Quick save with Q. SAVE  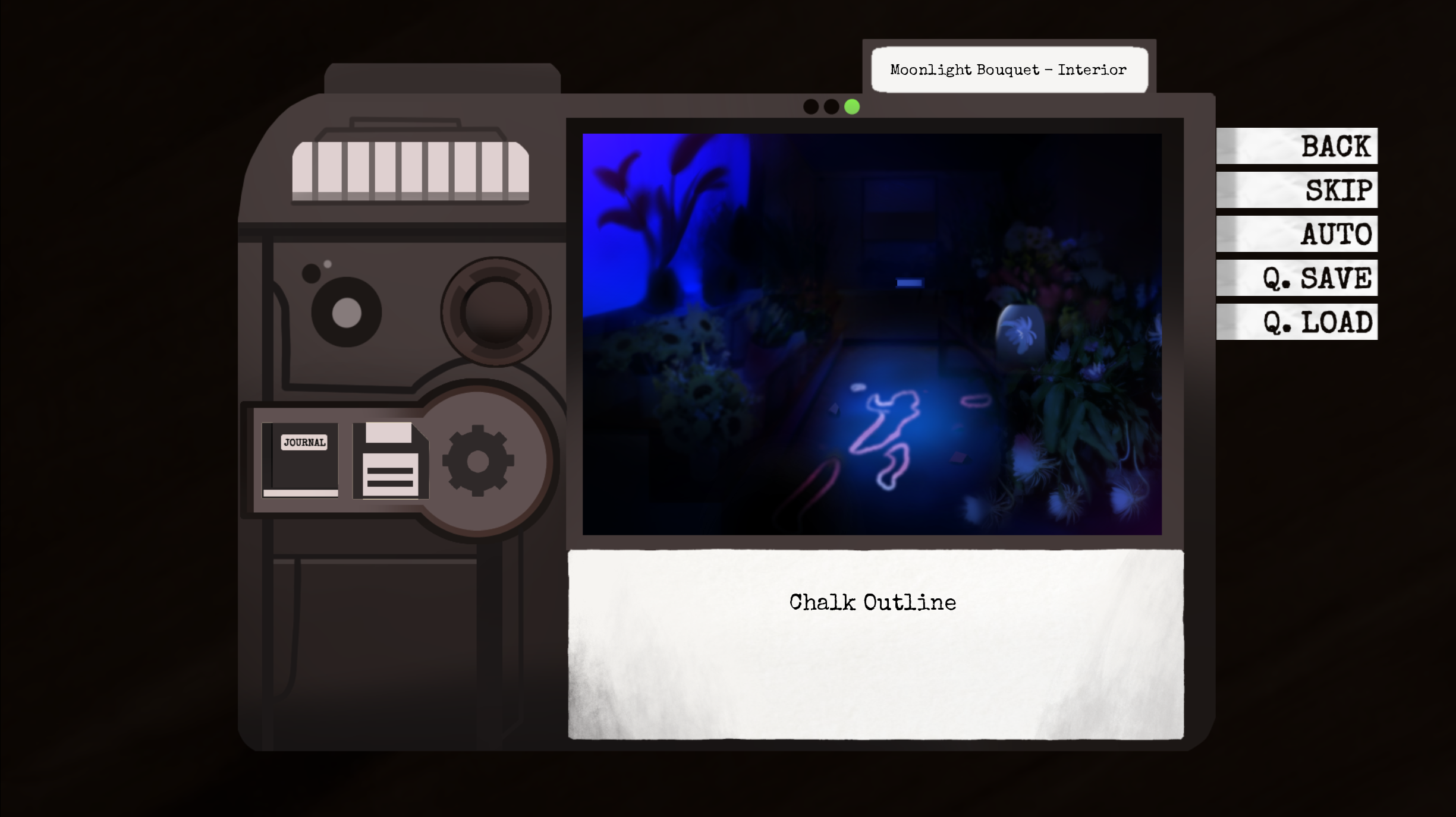1297,278
